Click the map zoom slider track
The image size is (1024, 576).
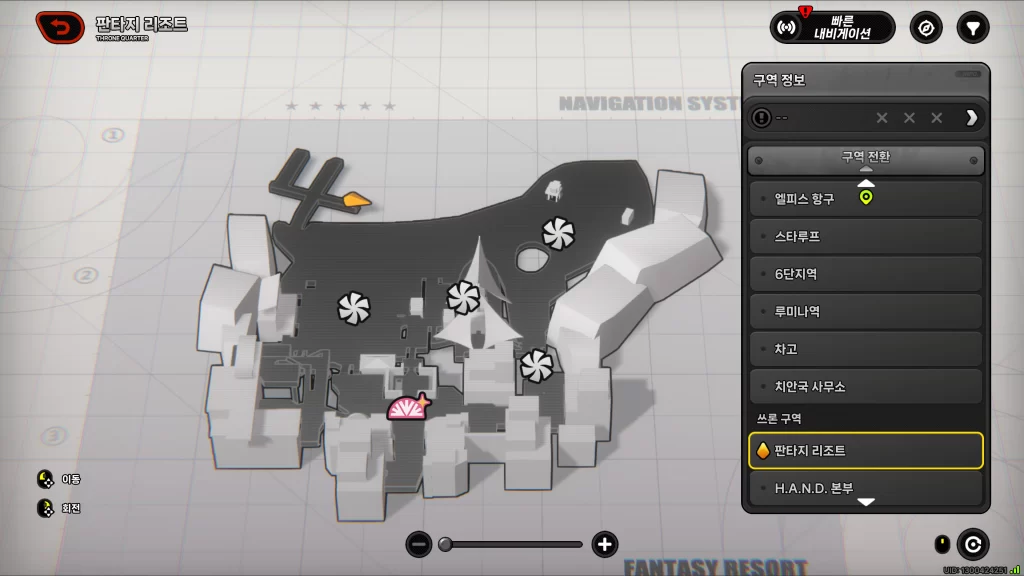(x=512, y=544)
